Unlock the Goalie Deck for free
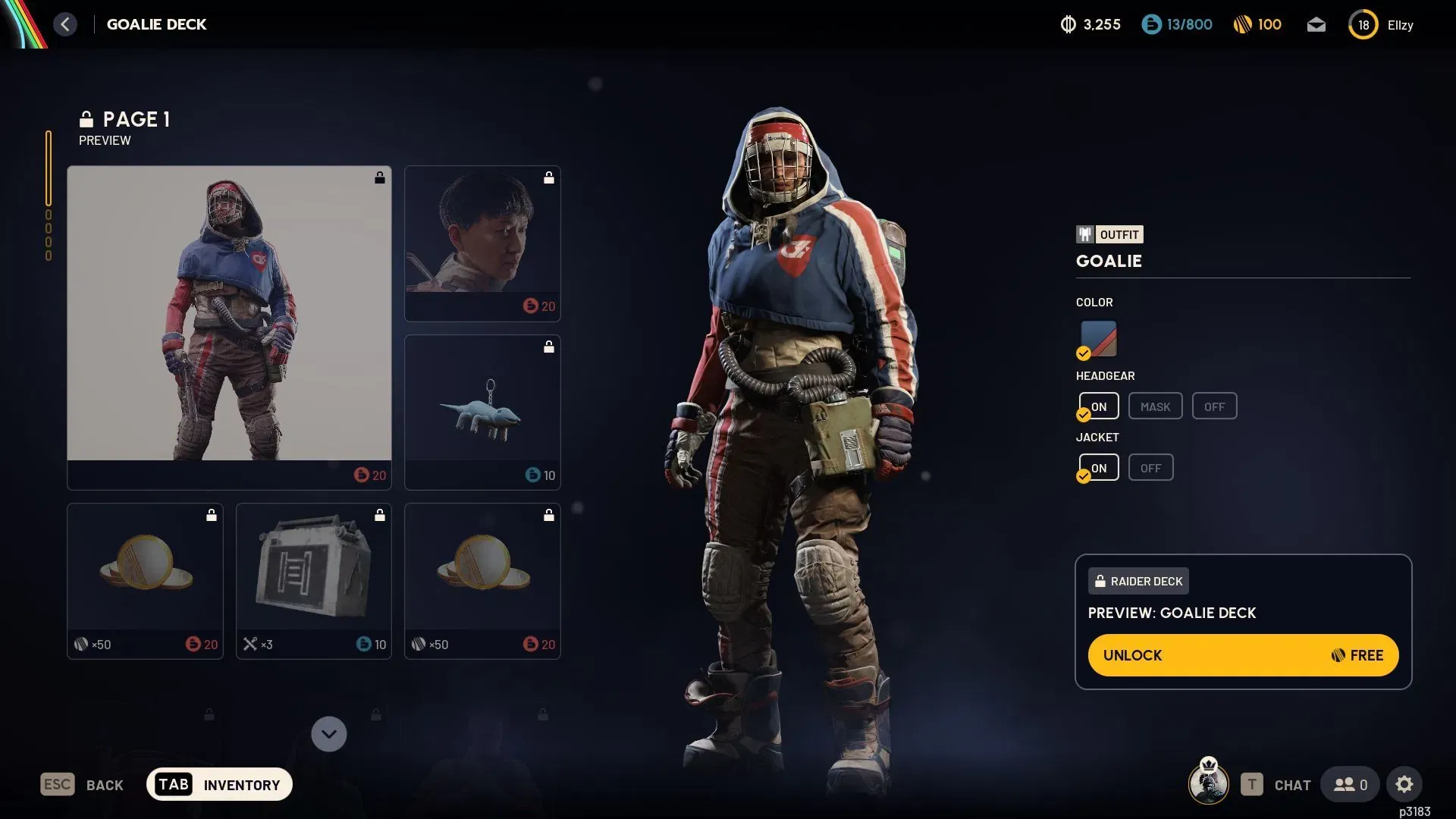This screenshot has width=1456, height=819. tap(1242, 655)
